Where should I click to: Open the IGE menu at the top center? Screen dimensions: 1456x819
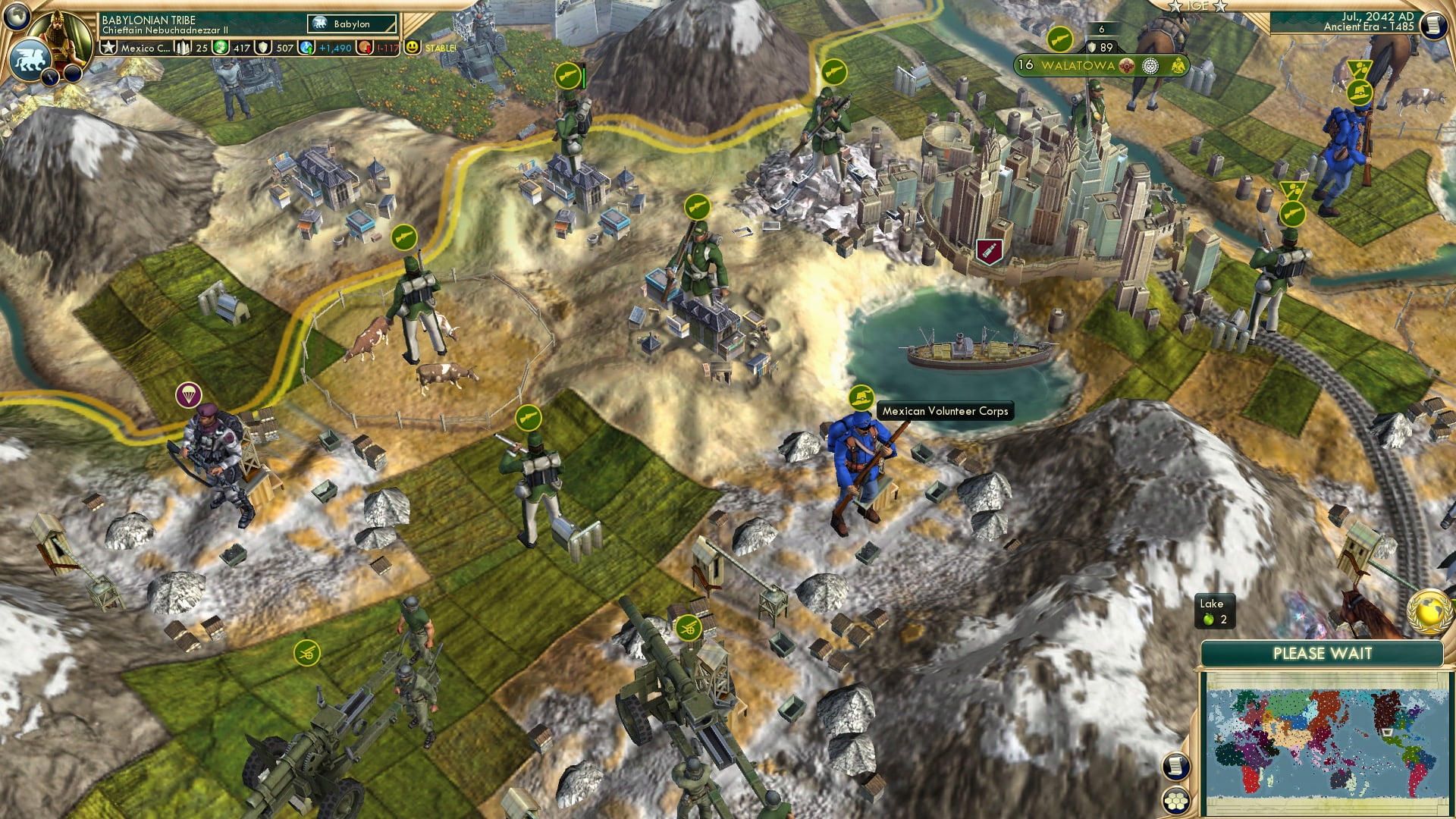(1197, 6)
